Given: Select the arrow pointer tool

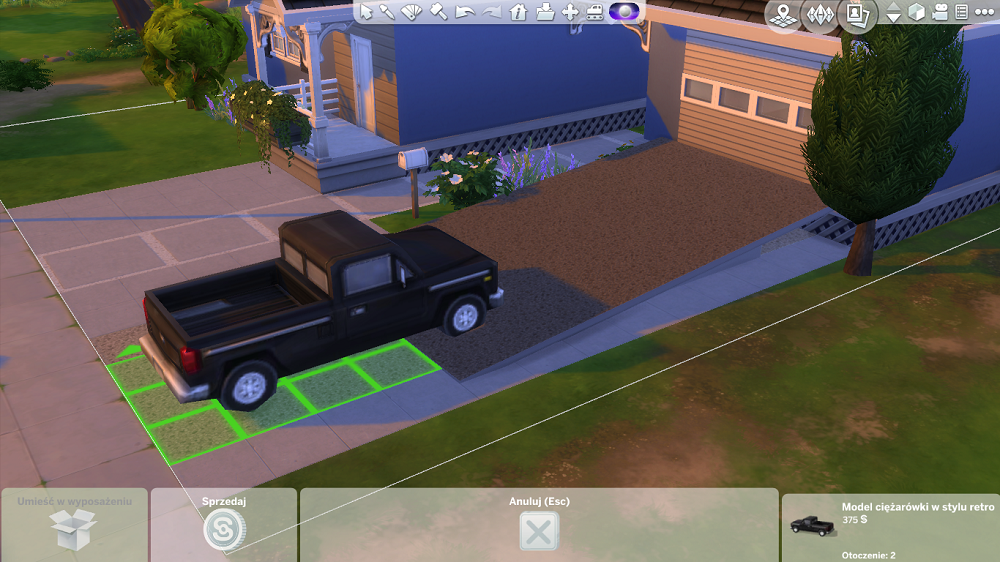Looking at the screenshot, I should [x=367, y=12].
